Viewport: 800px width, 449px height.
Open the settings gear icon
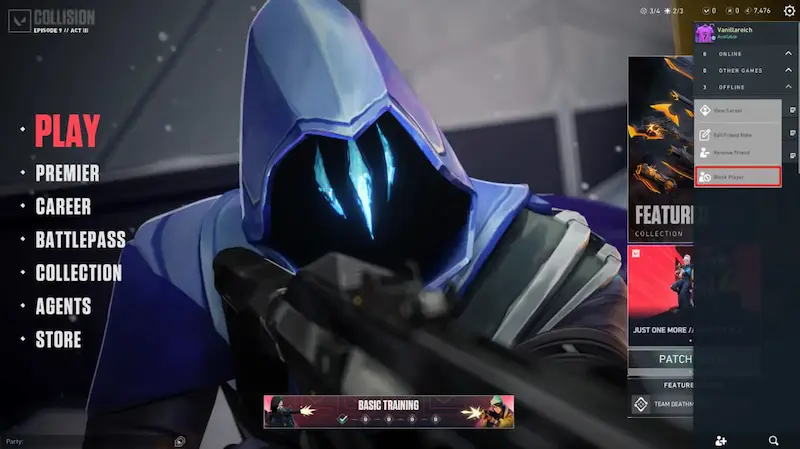tap(789, 11)
